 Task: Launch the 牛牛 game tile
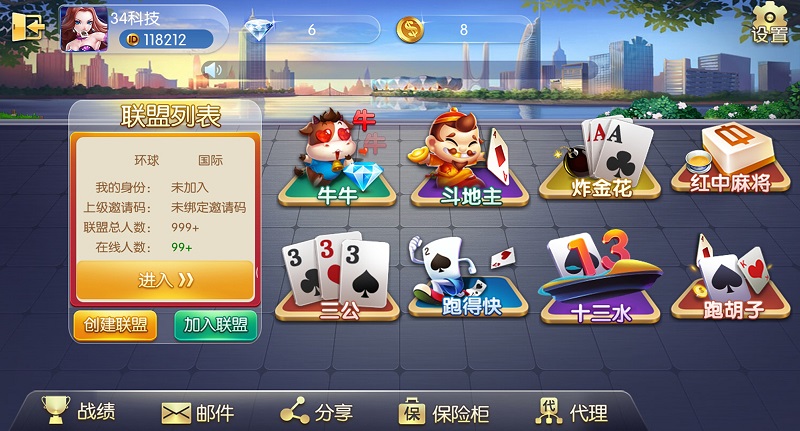337,163
